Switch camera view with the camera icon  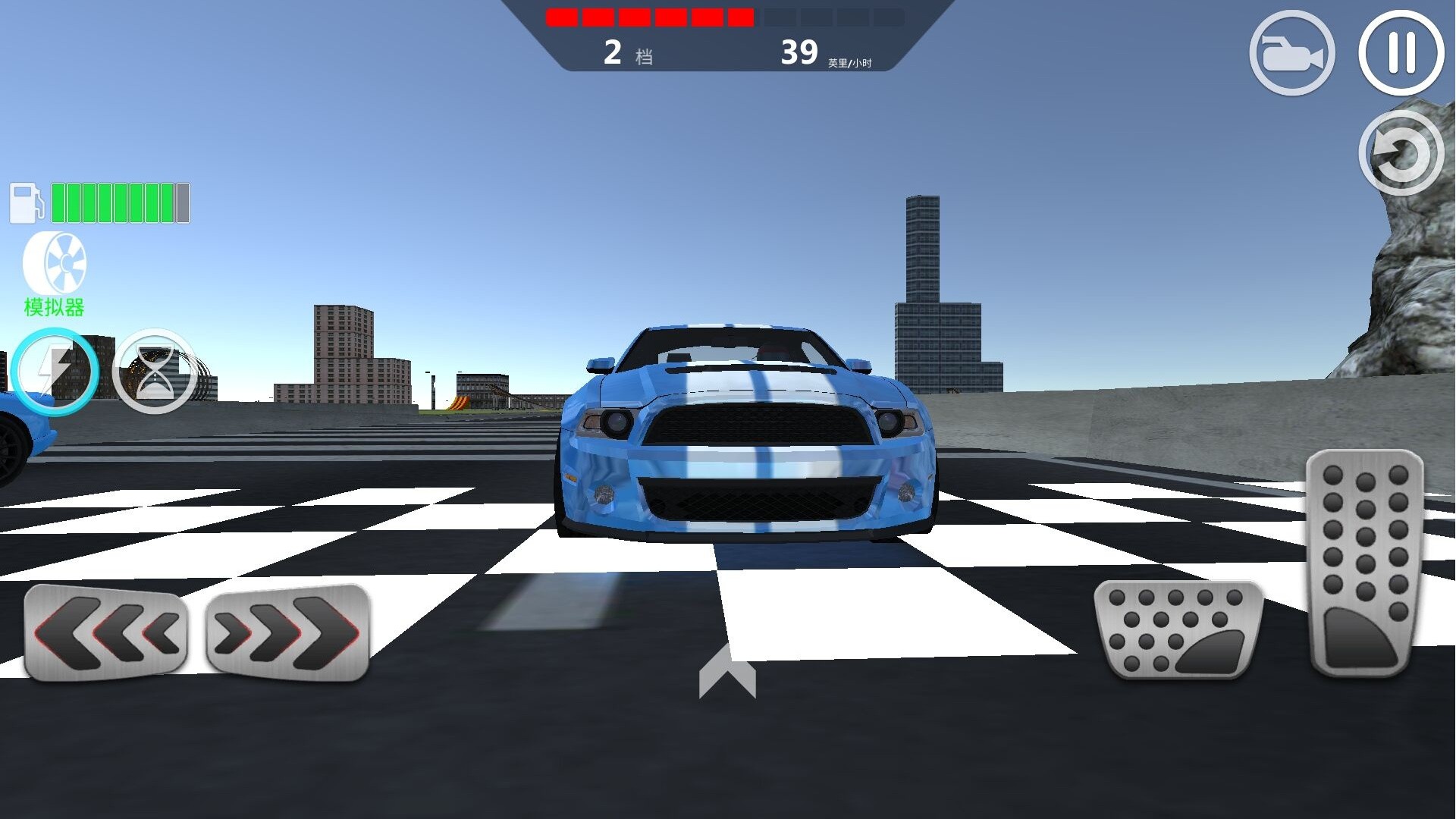tap(1291, 53)
